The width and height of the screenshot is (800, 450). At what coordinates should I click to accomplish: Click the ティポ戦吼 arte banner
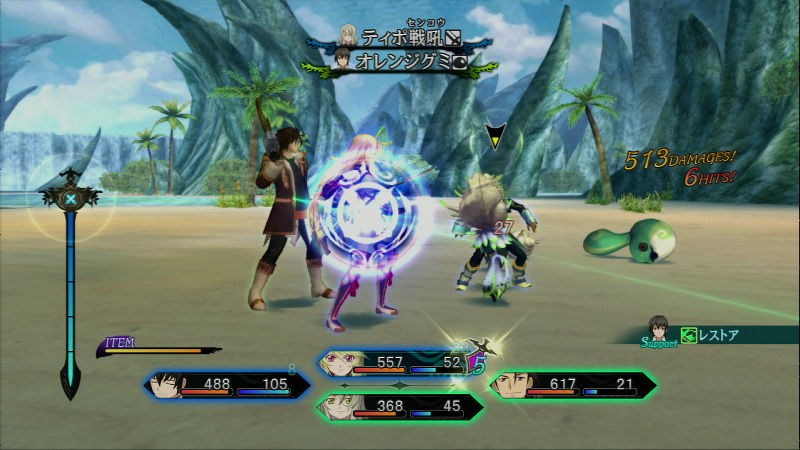pyautogui.click(x=398, y=38)
